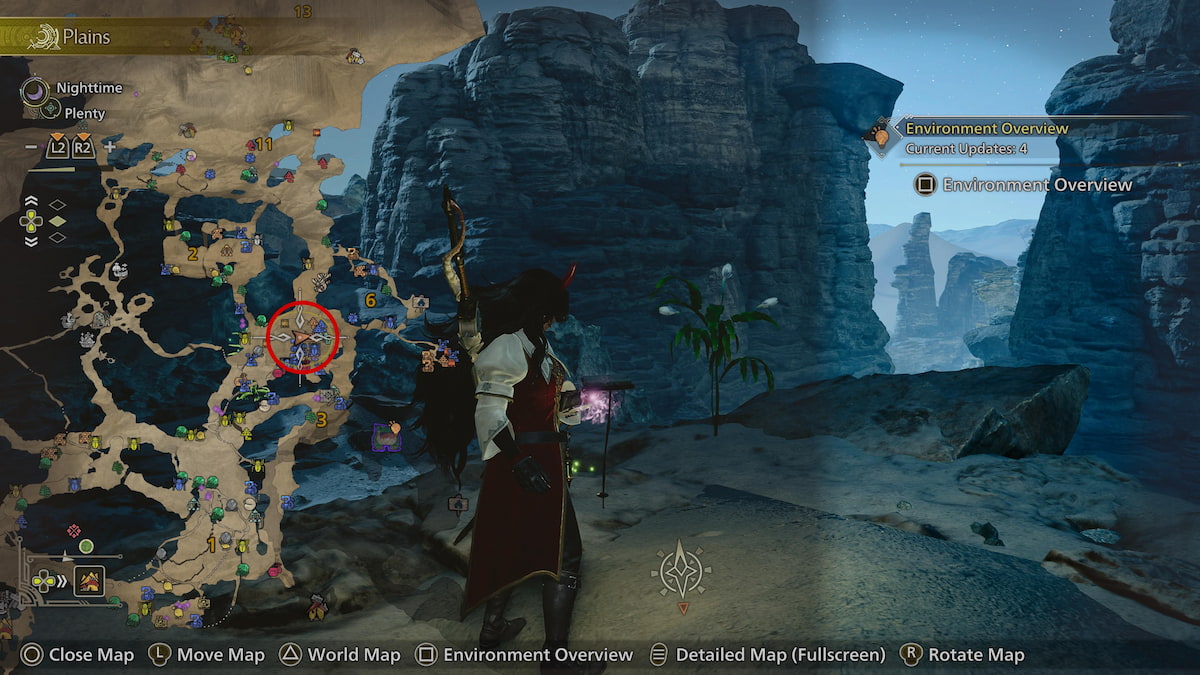Select area 6 marker on the map
This screenshot has height=675, width=1200.
(x=370, y=299)
